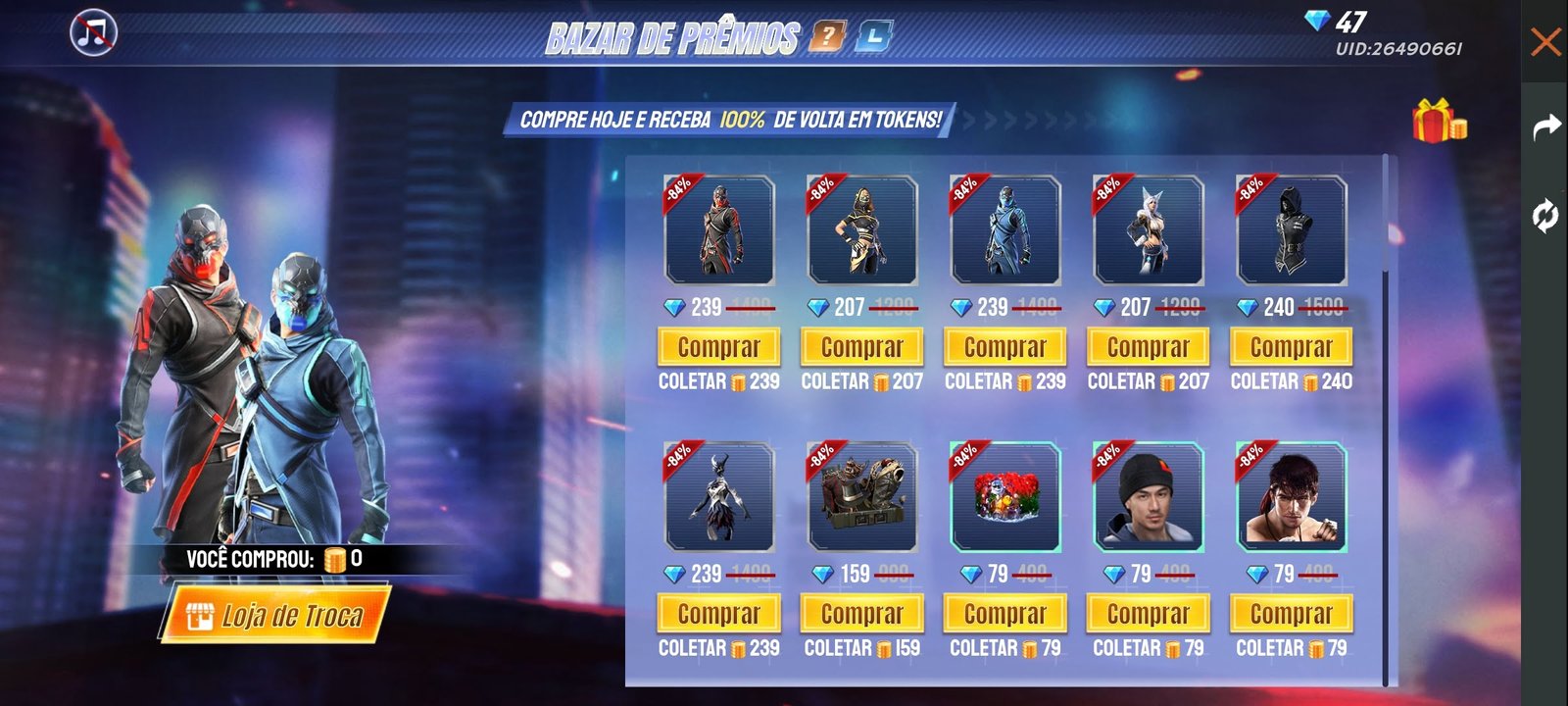The width and height of the screenshot is (1568, 706).
Task: Buy the headband fighter character for 79
Action: 1291,614
